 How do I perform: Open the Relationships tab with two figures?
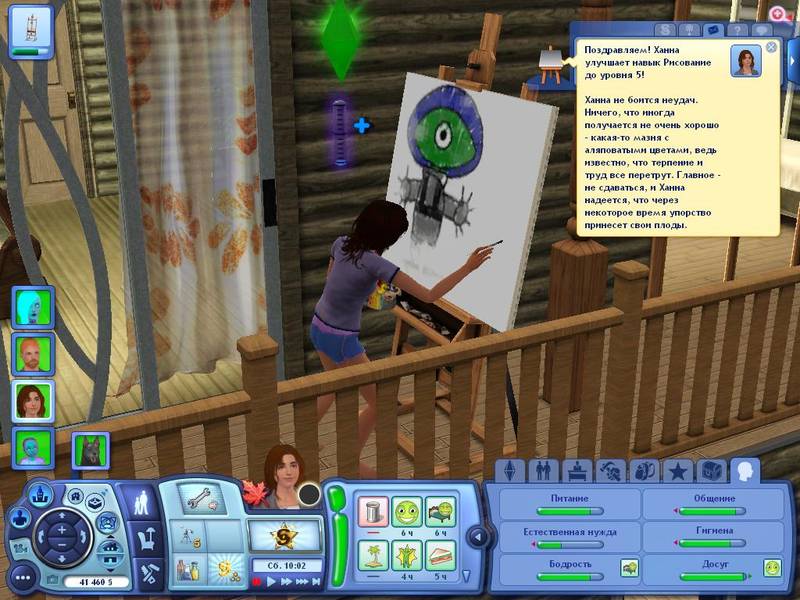click(x=543, y=470)
